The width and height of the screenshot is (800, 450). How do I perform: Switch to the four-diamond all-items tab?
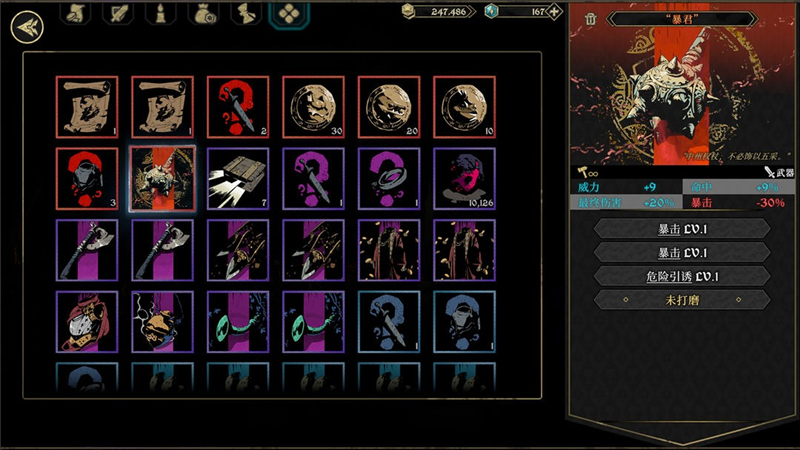click(289, 15)
